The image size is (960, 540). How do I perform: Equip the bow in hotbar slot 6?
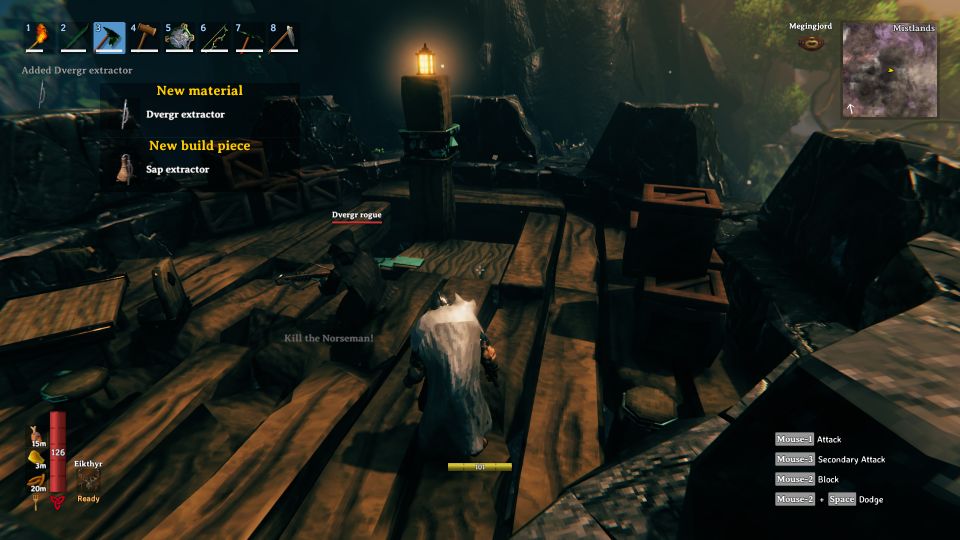pos(215,38)
